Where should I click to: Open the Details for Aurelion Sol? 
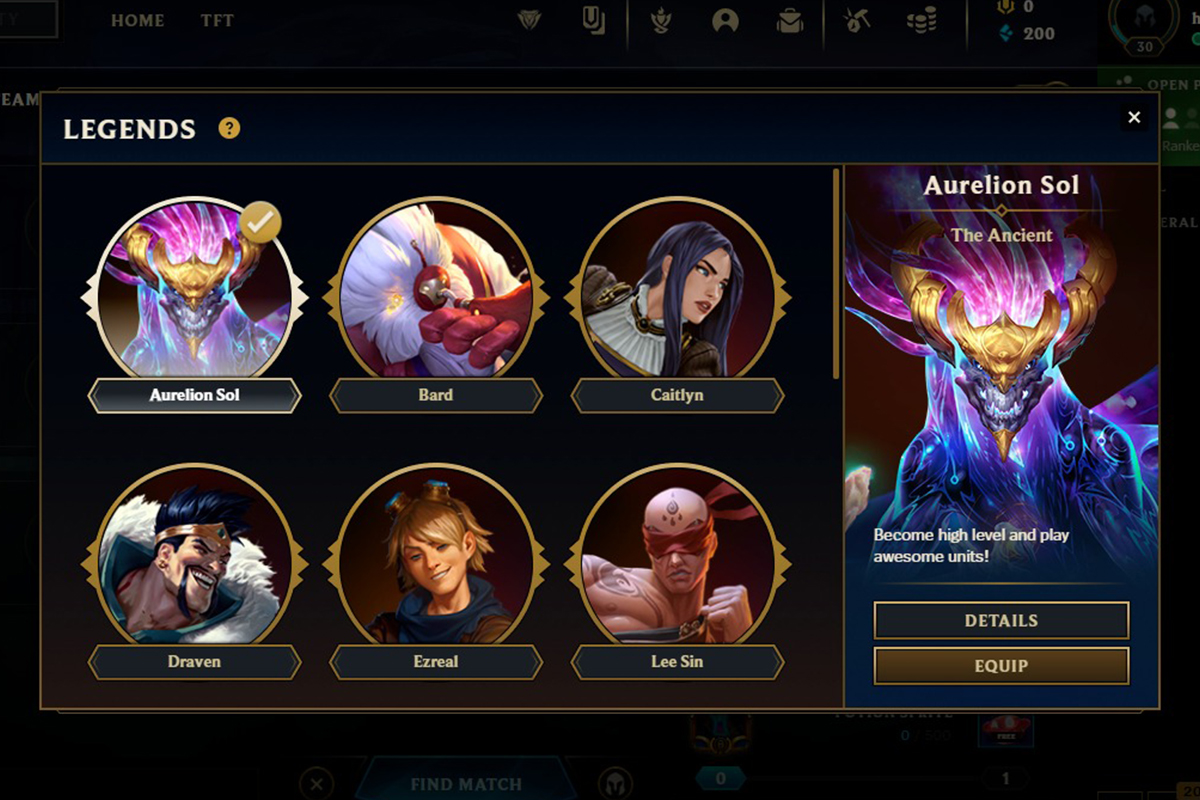(1001, 620)
